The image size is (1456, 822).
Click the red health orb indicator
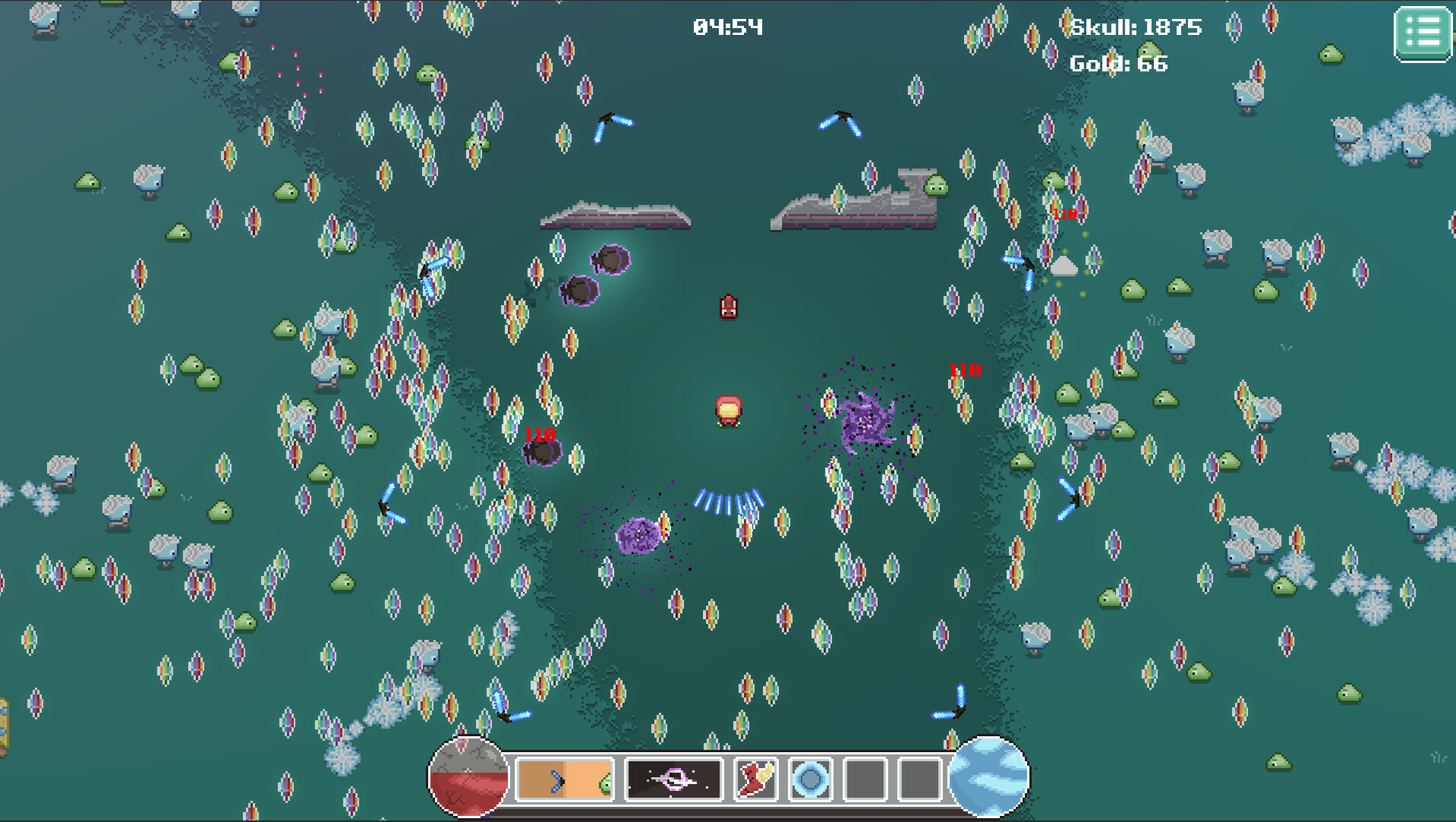(470, 775)
